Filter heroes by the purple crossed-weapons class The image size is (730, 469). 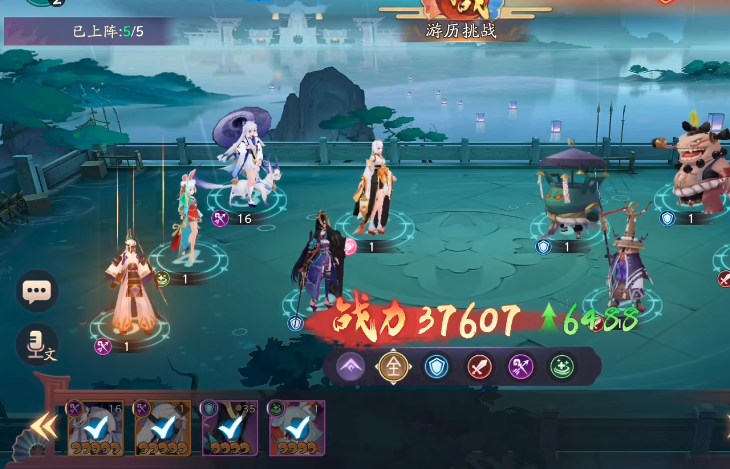pos(520,367)
